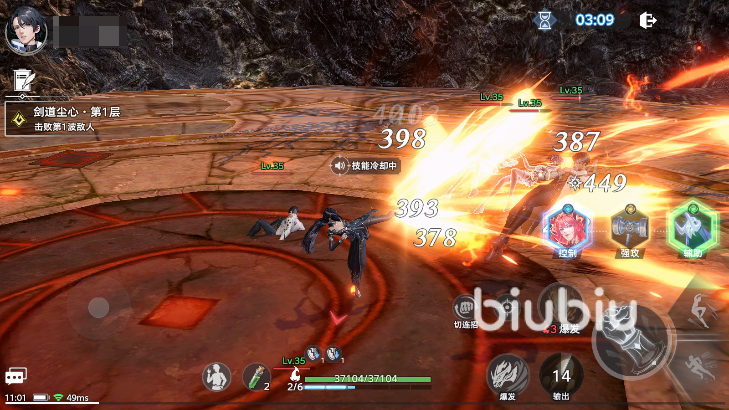Activate the 输出 skill showing 14
This screenshot has height=410, width=729.
[561, 375]
